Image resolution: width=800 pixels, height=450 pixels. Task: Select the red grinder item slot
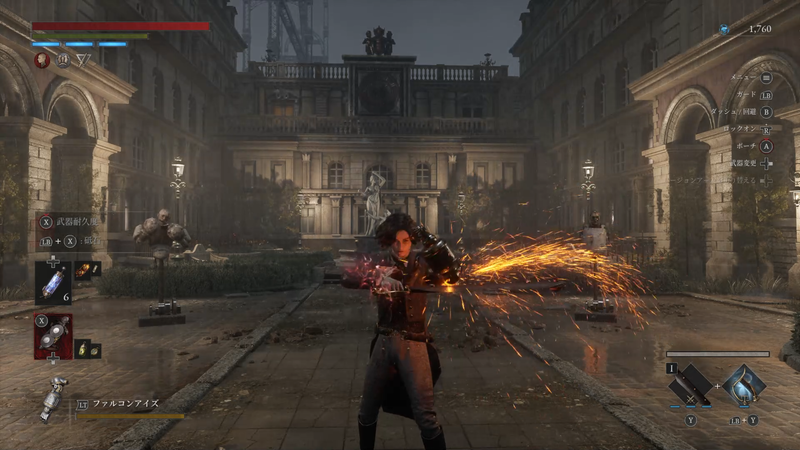[x=52, y=335]
